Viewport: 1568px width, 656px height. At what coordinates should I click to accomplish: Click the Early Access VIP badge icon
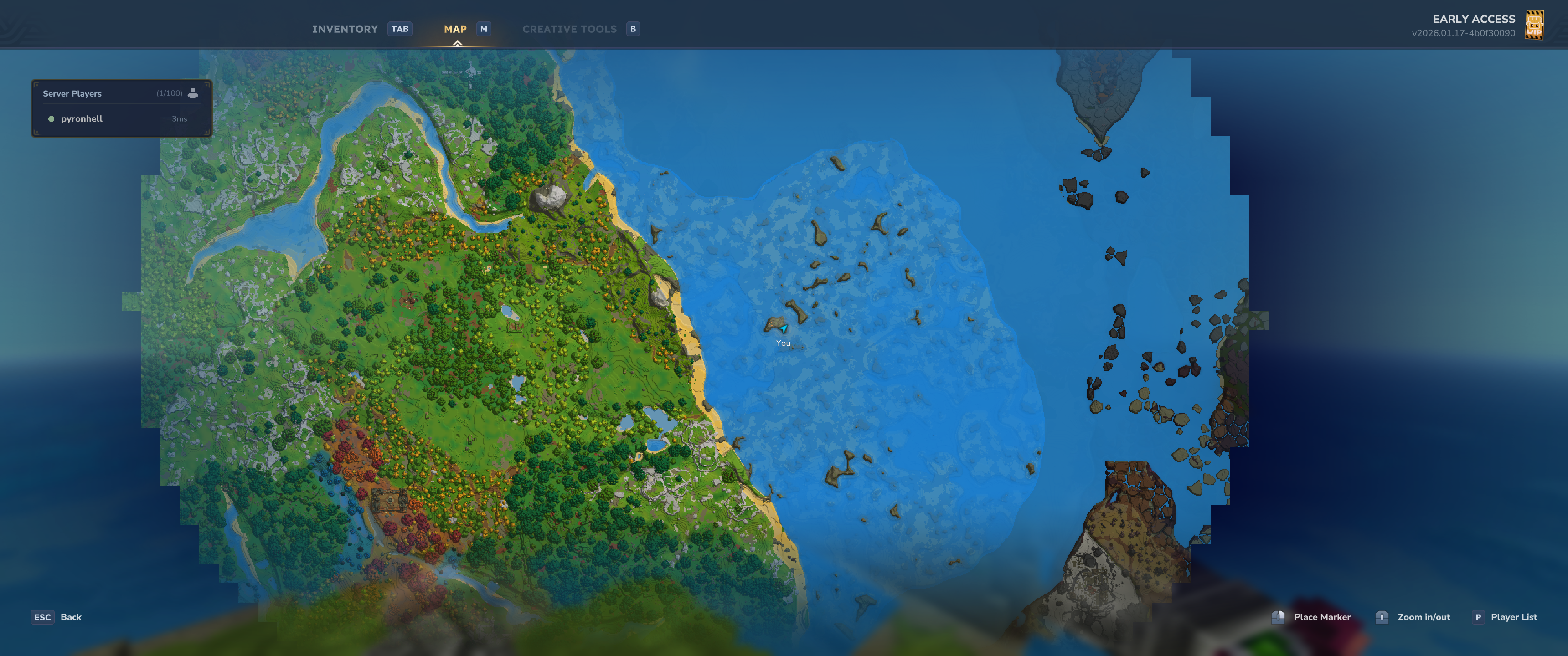click(1533, 26)
